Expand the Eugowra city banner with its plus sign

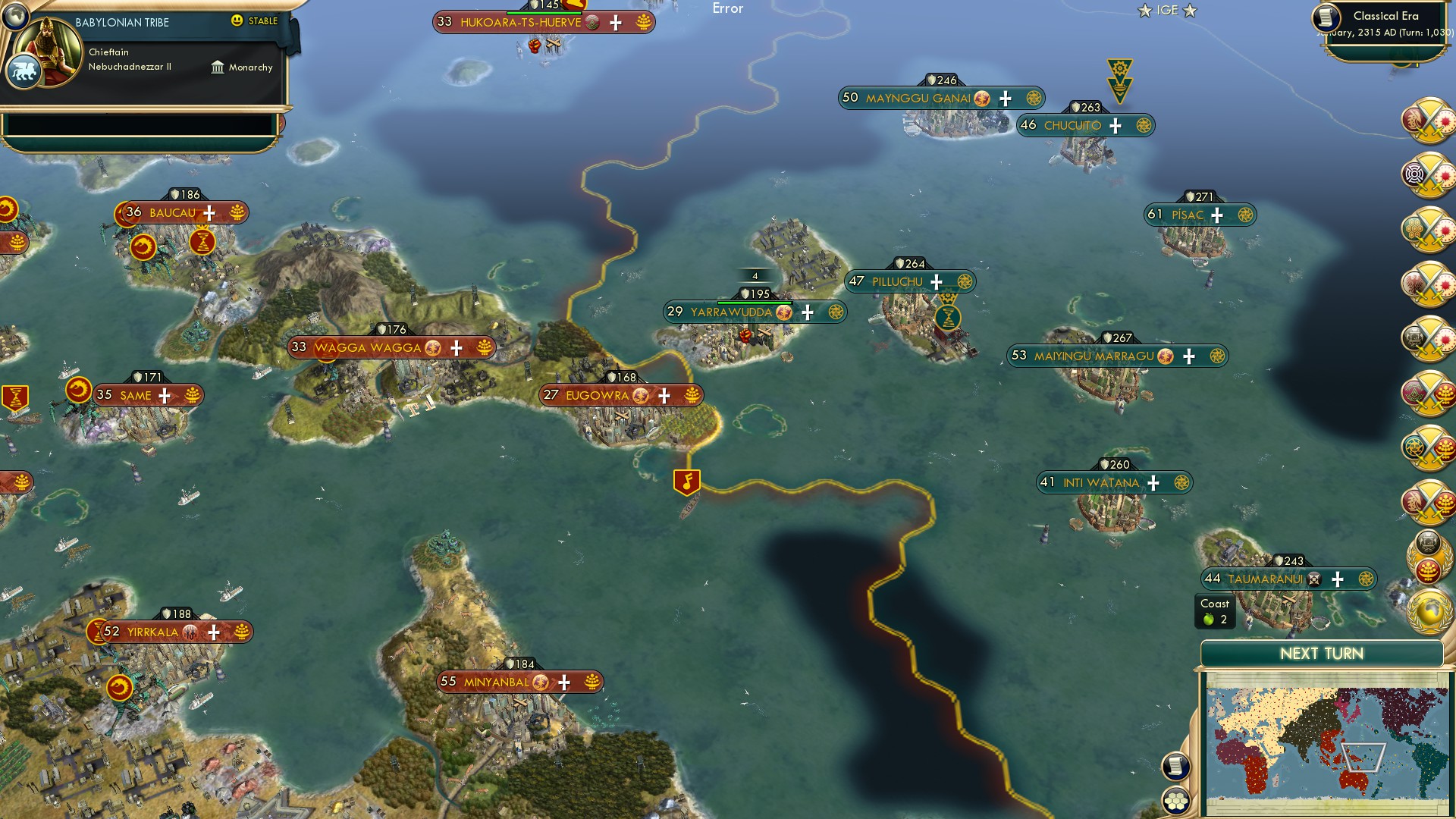point(663,395)
